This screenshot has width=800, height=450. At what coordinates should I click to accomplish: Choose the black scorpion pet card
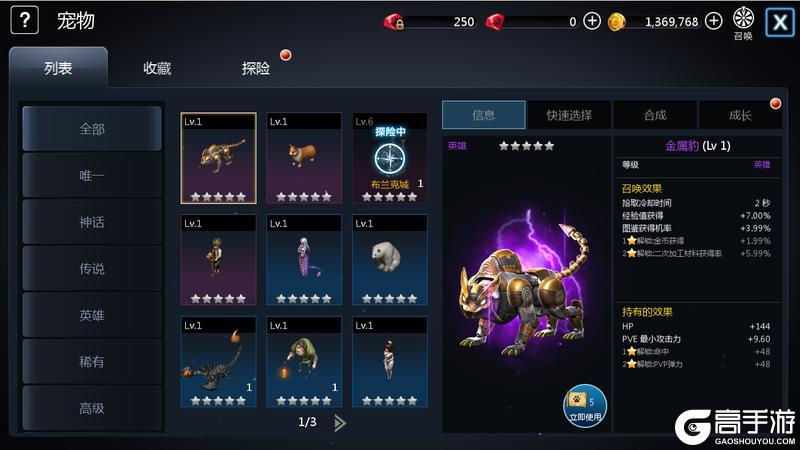(218, 361)
